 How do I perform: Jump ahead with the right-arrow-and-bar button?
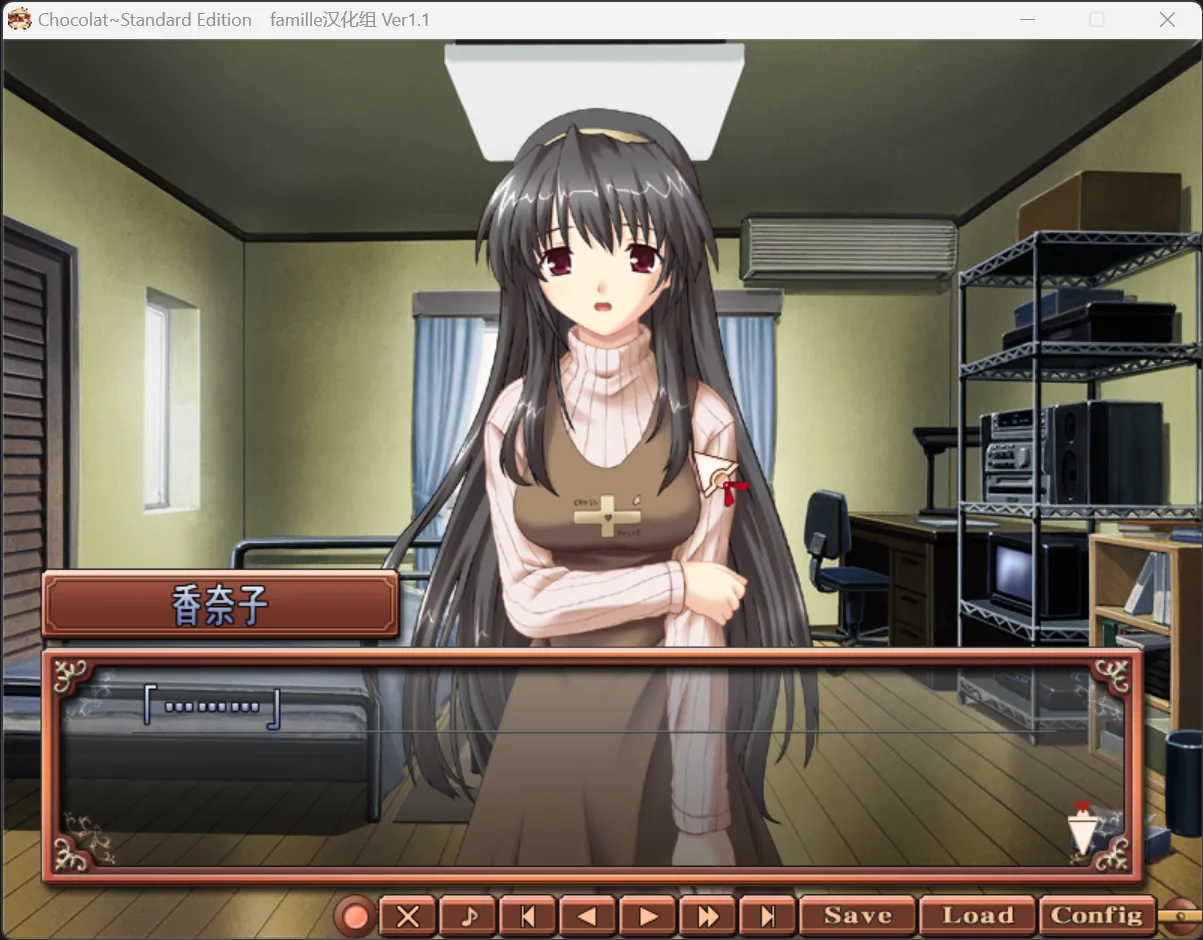[x=768, y=916]
